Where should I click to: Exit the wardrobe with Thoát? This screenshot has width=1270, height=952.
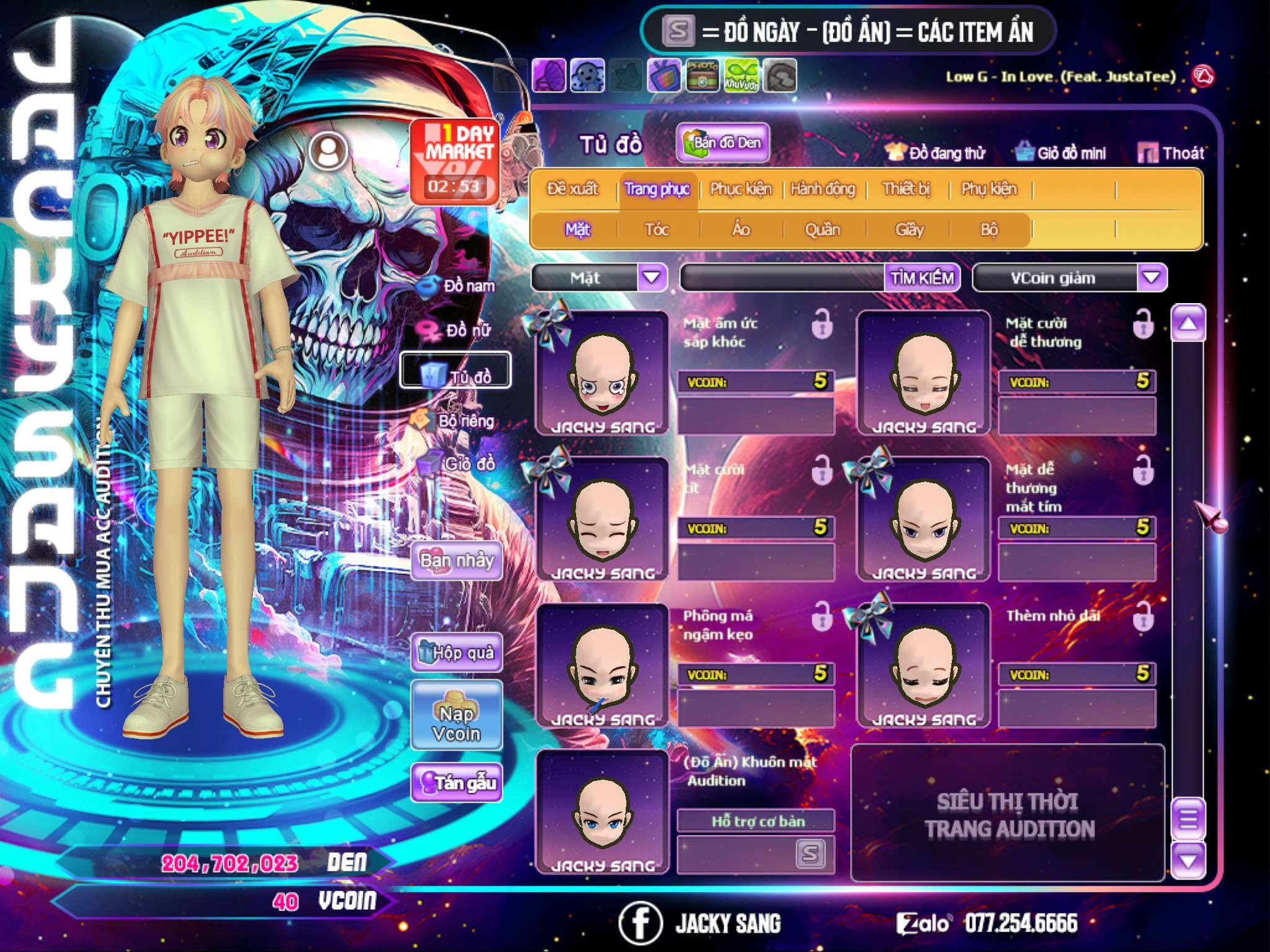[1171, 153]
